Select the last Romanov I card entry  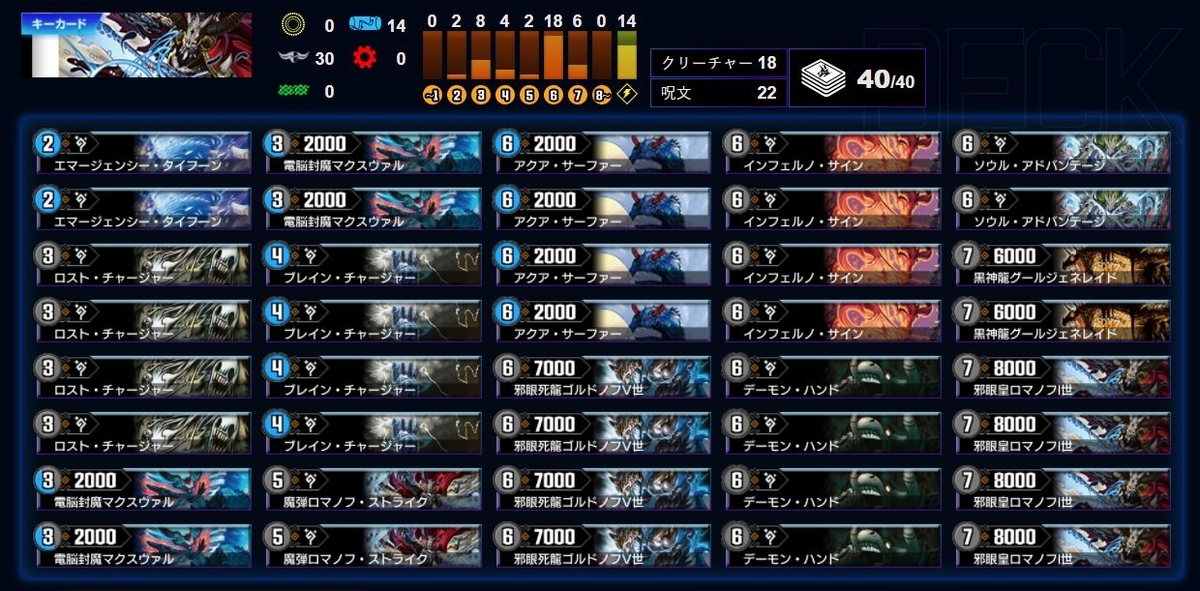1061,545
